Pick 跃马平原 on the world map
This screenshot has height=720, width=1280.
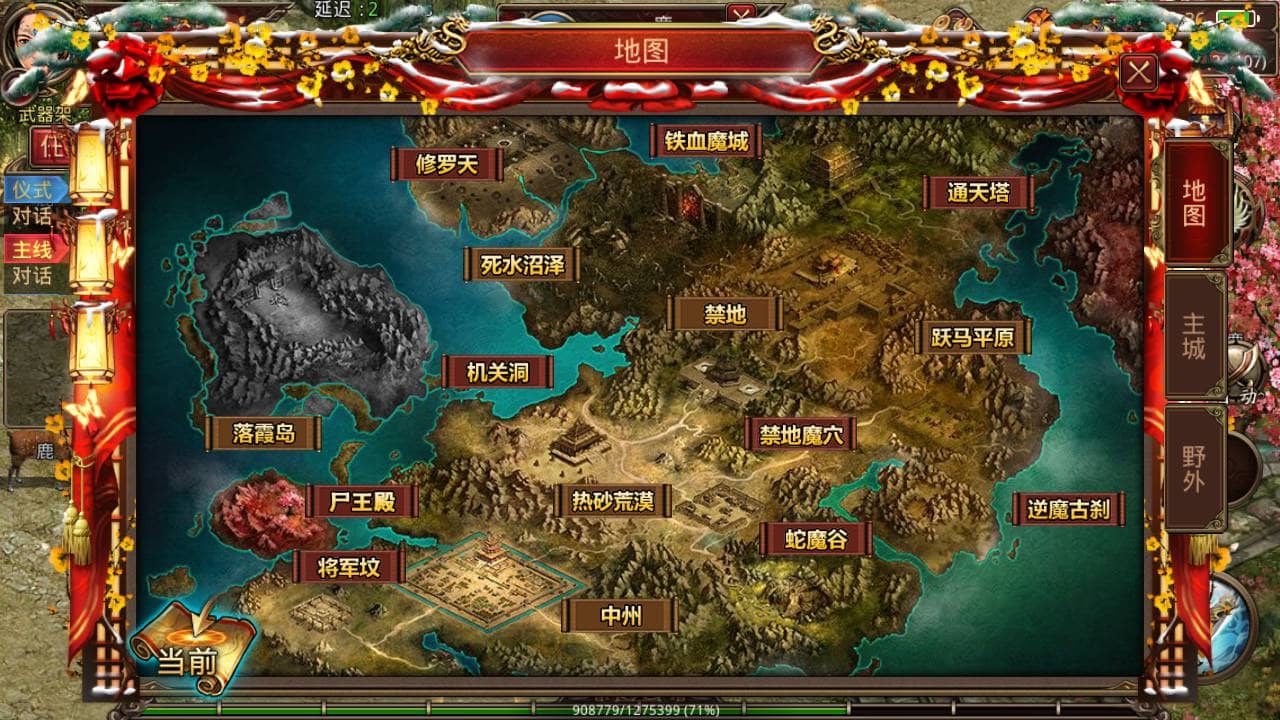pyautogui.click(x=973, y=337)
